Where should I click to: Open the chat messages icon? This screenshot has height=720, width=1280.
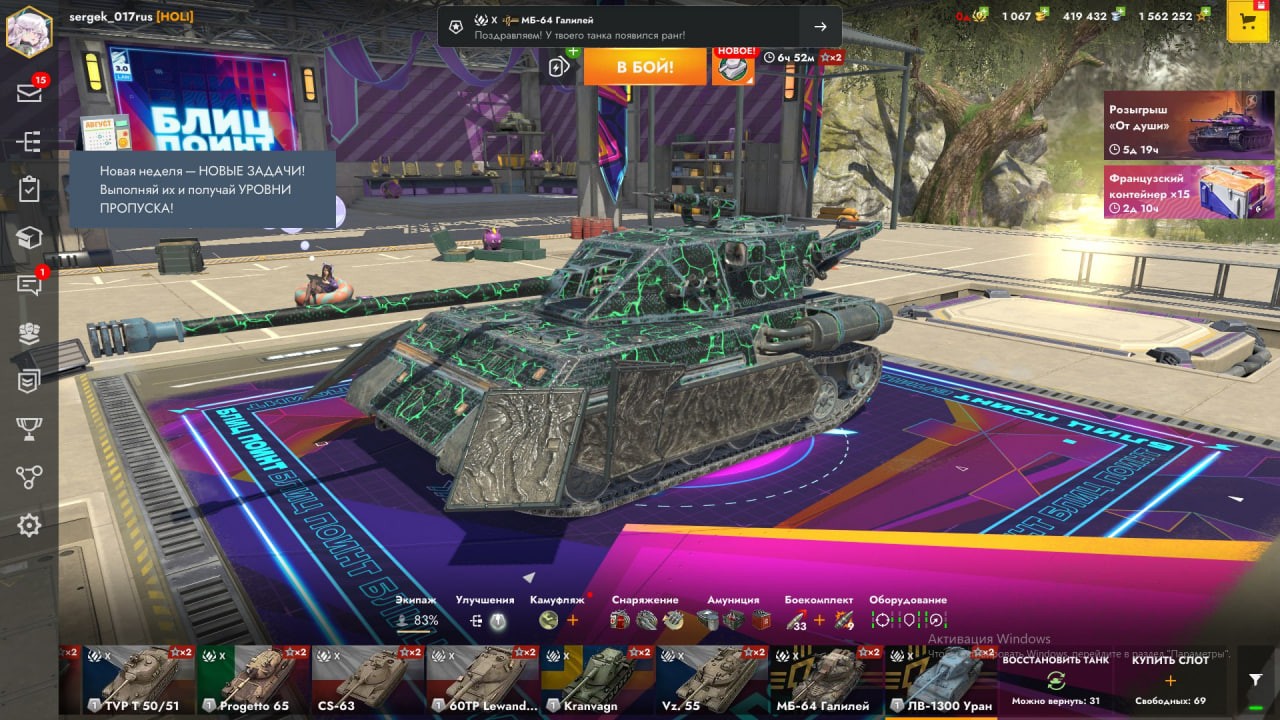coord(29,285)
